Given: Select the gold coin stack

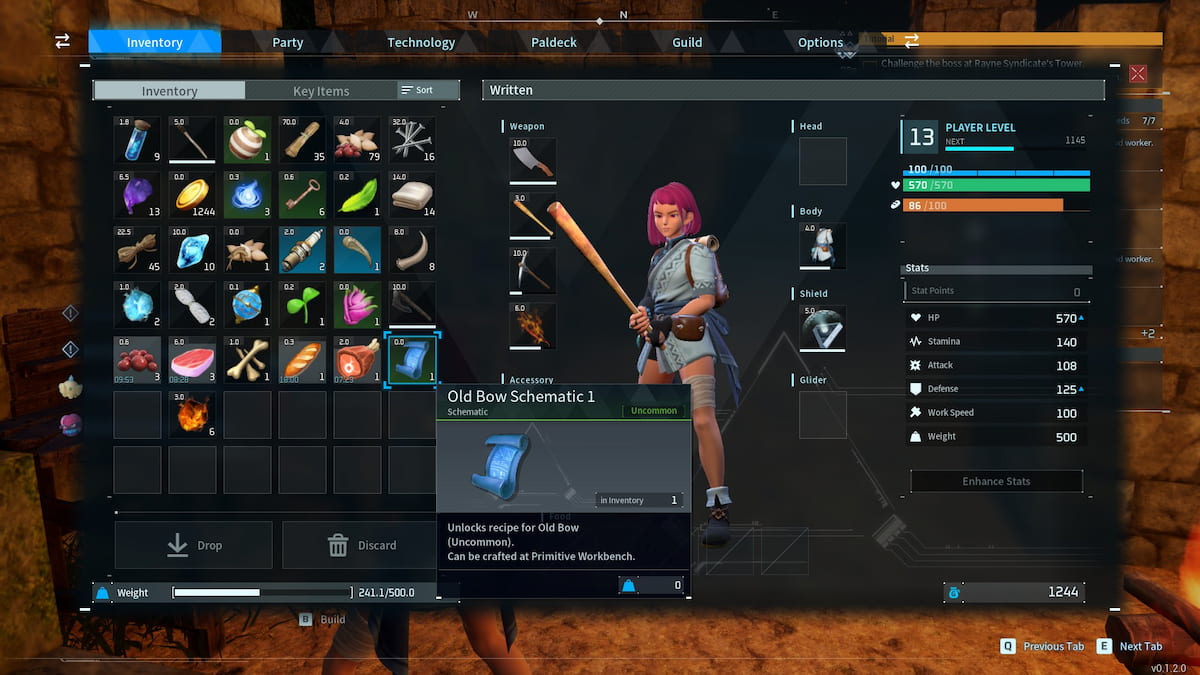Looking at the screenshot, I should pyautogui.click(x=192, y=194).
